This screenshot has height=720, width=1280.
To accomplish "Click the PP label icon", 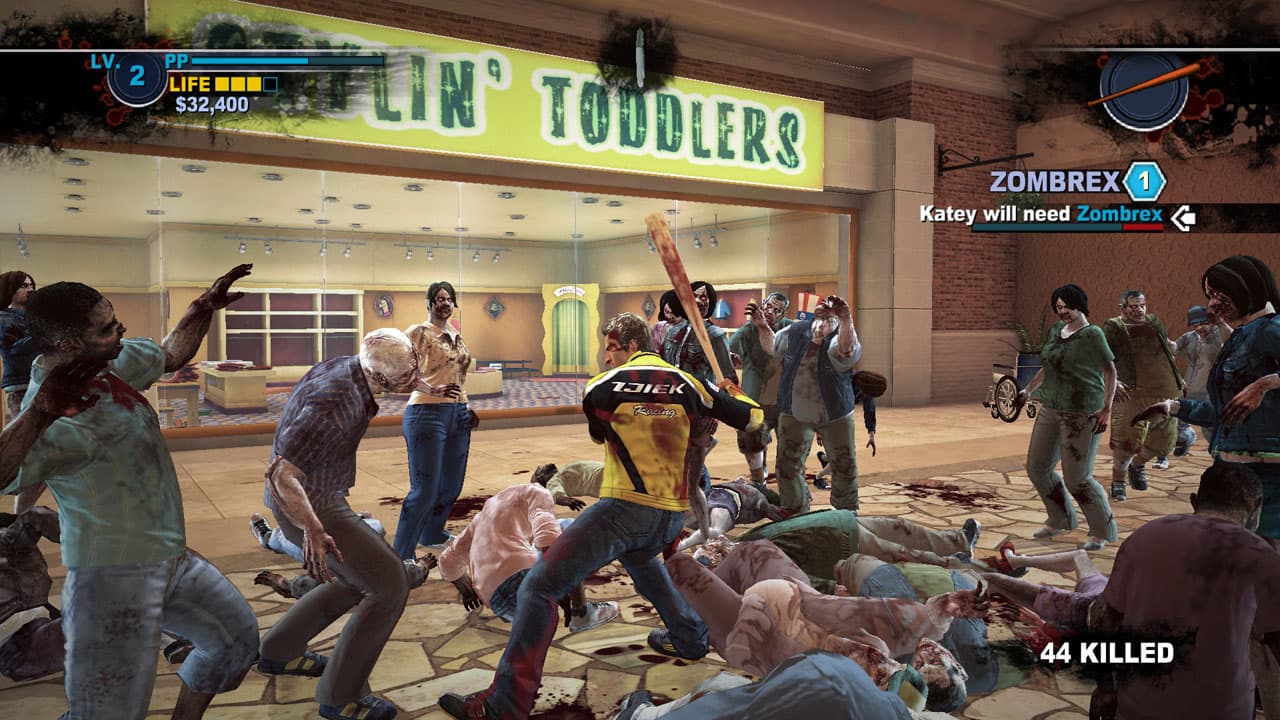I will tap(178, 61).
